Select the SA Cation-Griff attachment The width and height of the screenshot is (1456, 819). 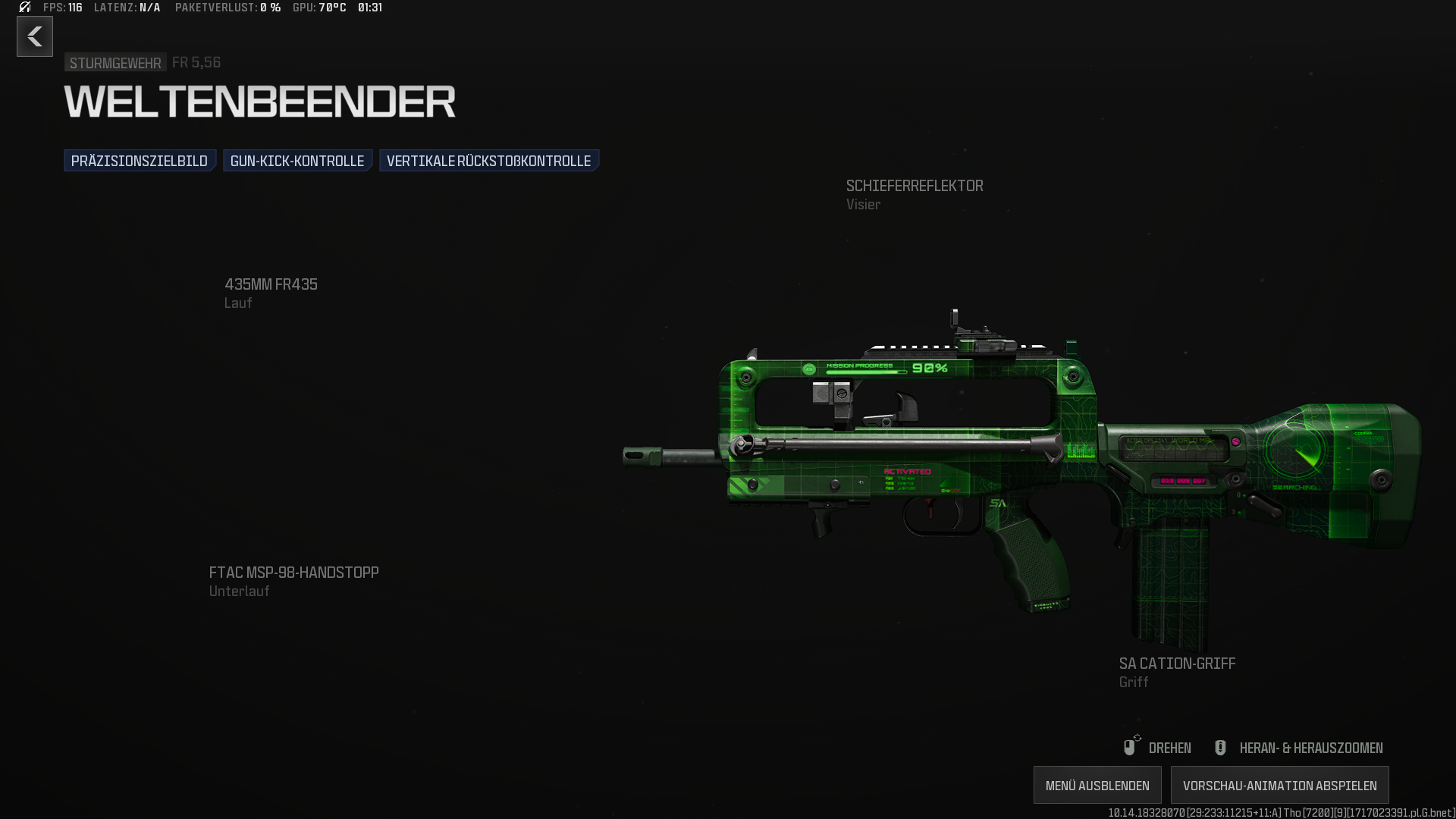1177,672
